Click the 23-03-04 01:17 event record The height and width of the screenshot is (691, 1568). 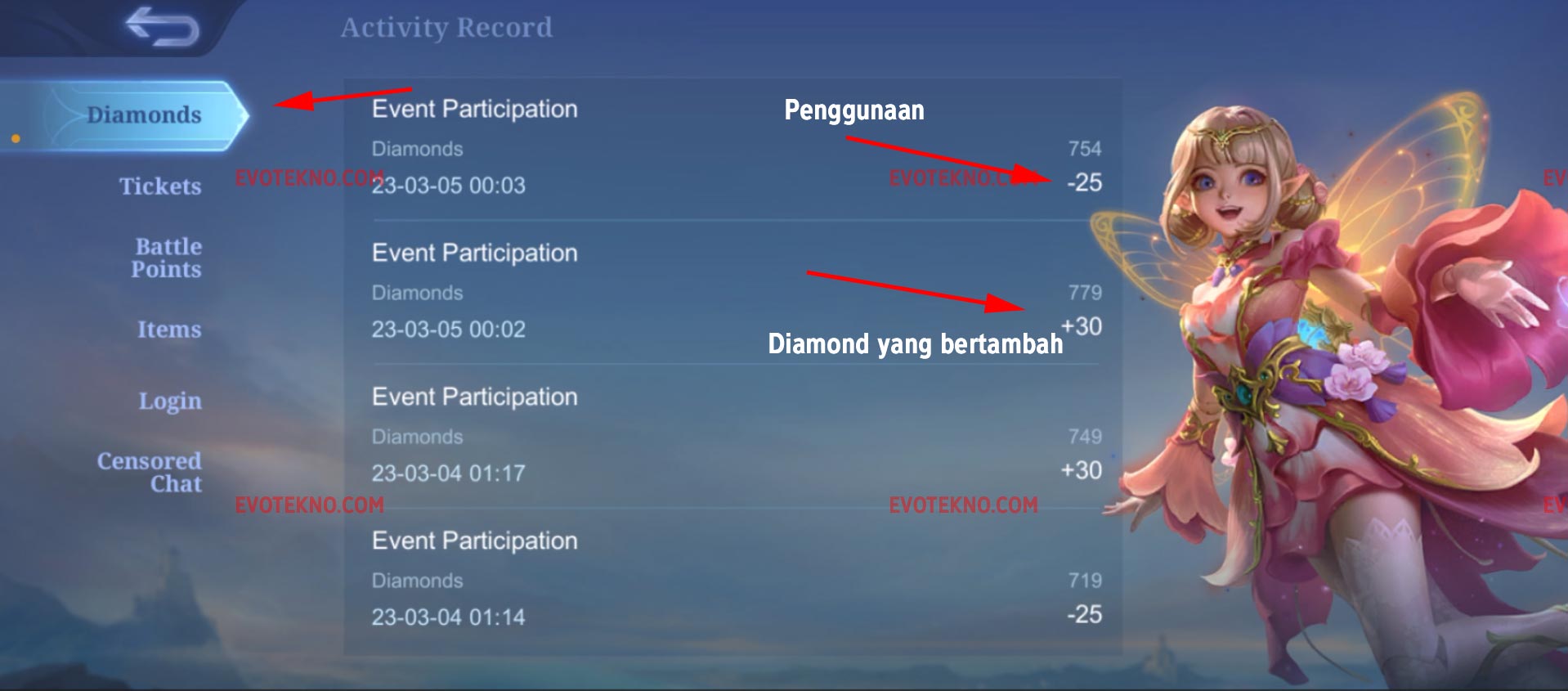point(732,436)
